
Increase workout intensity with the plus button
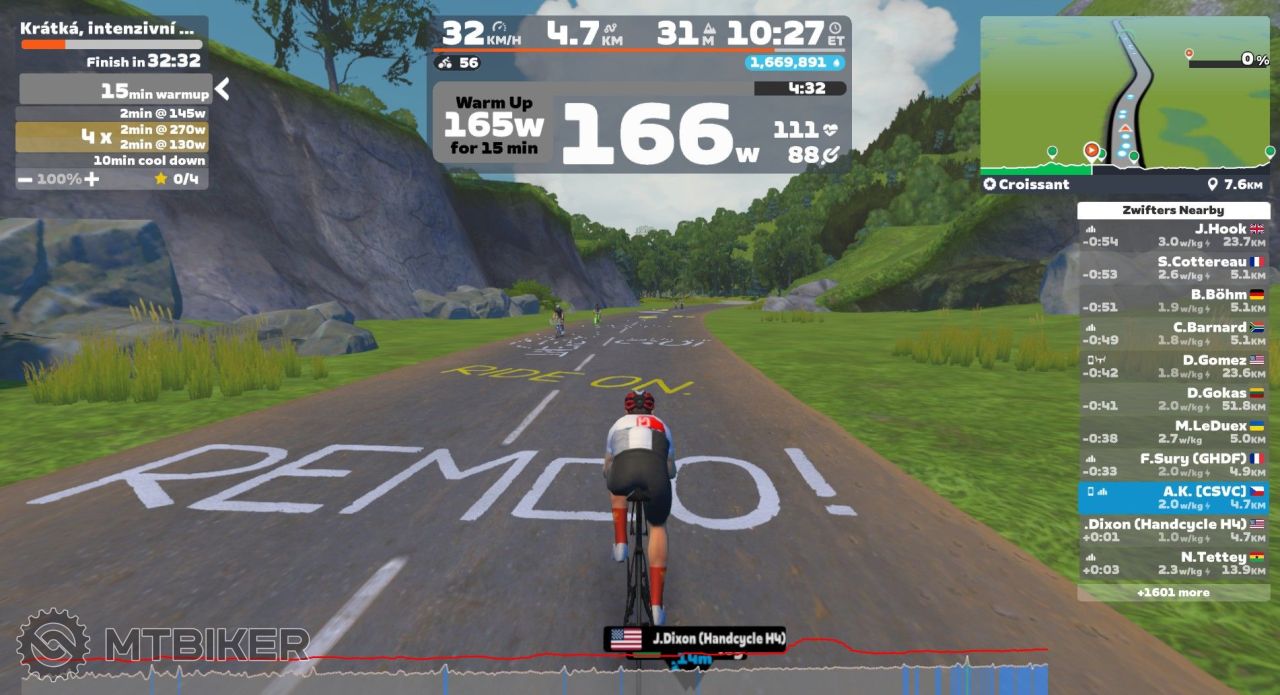92,179
